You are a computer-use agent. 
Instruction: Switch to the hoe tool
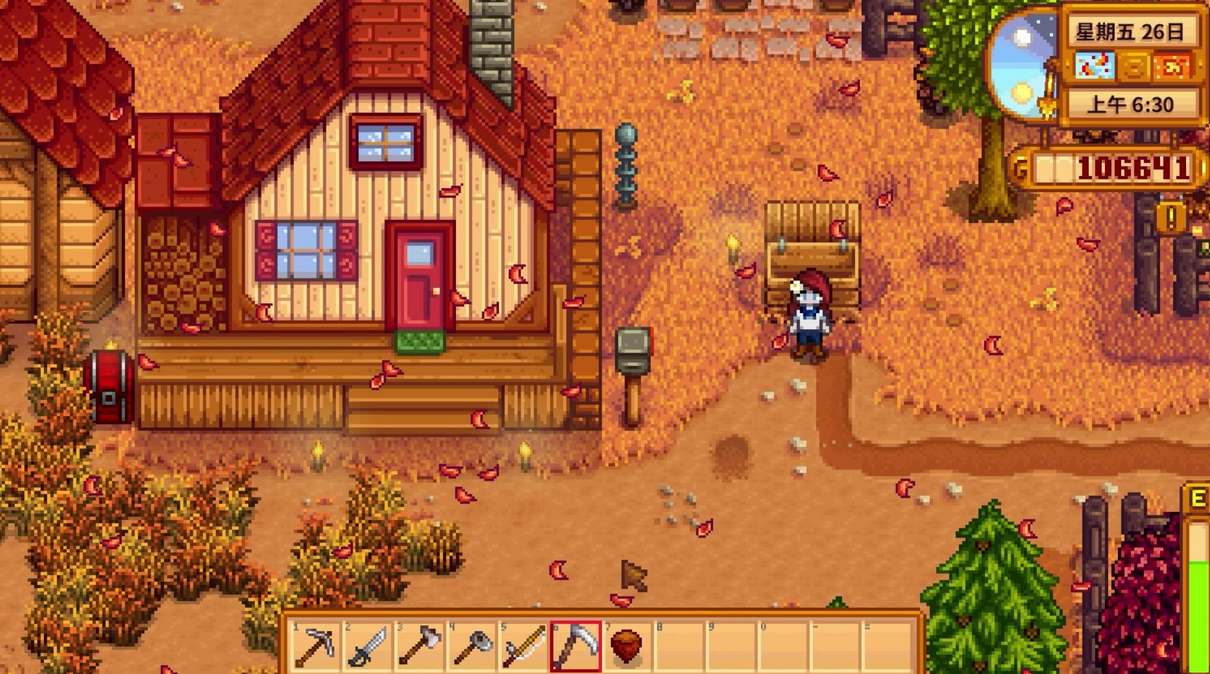point(472,646)
